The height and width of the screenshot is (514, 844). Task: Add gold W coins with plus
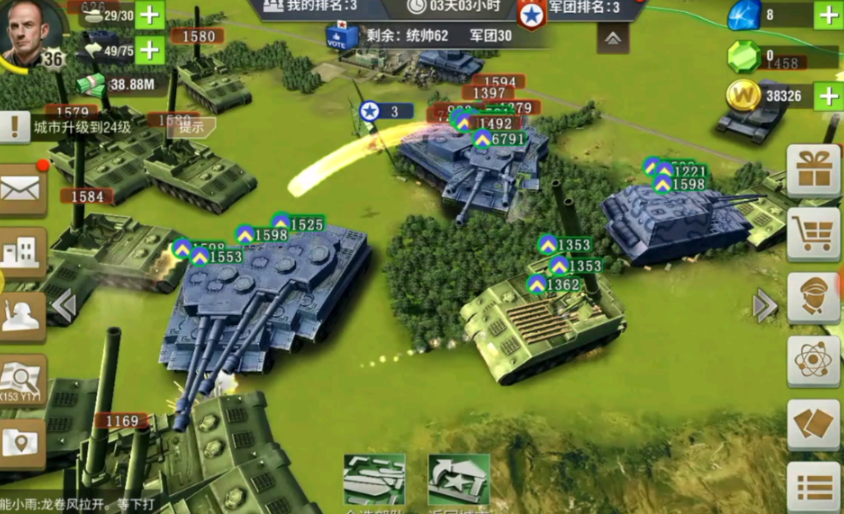(827, 96)
